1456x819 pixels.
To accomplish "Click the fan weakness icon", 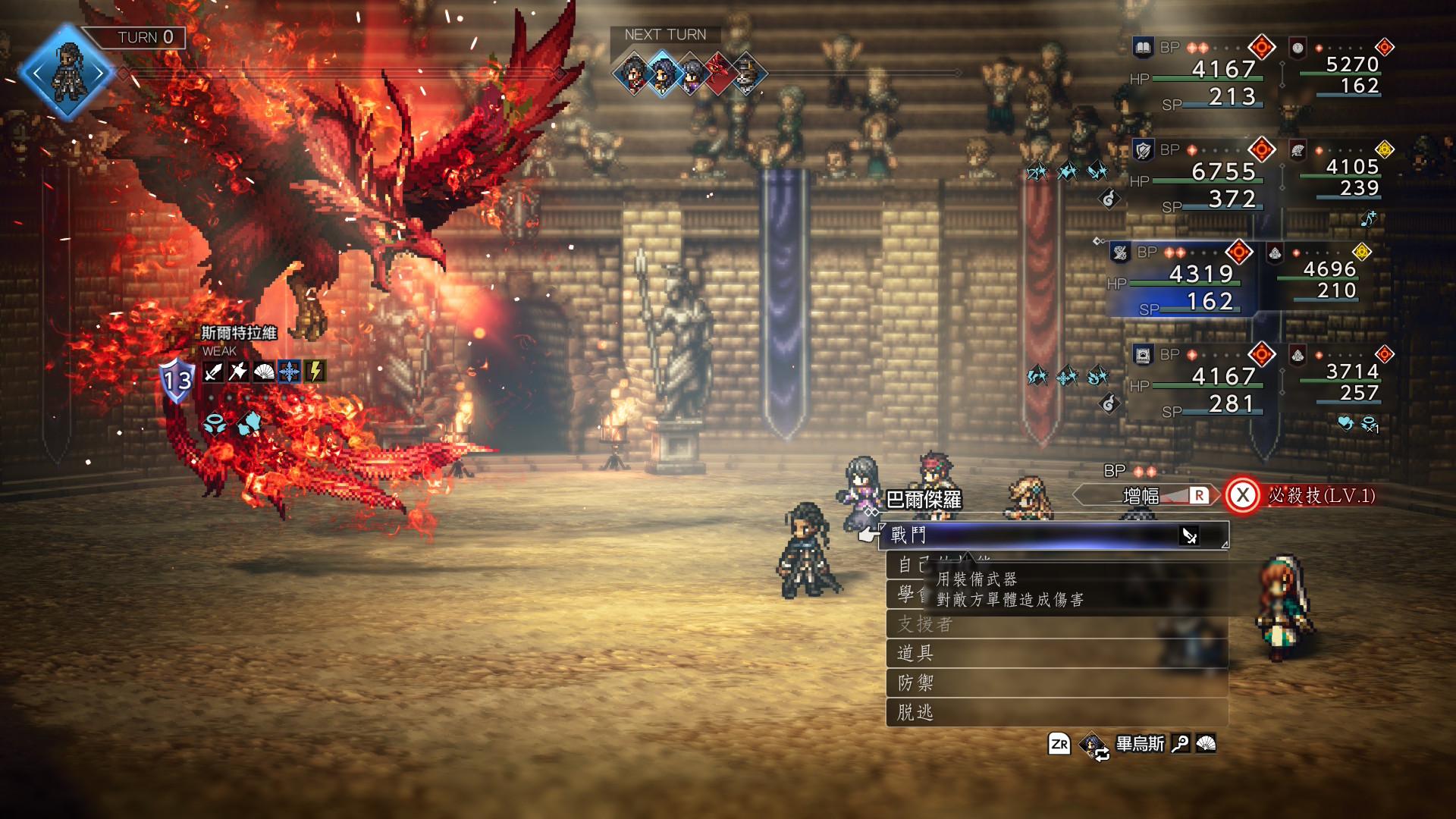I will coord(264,372).
